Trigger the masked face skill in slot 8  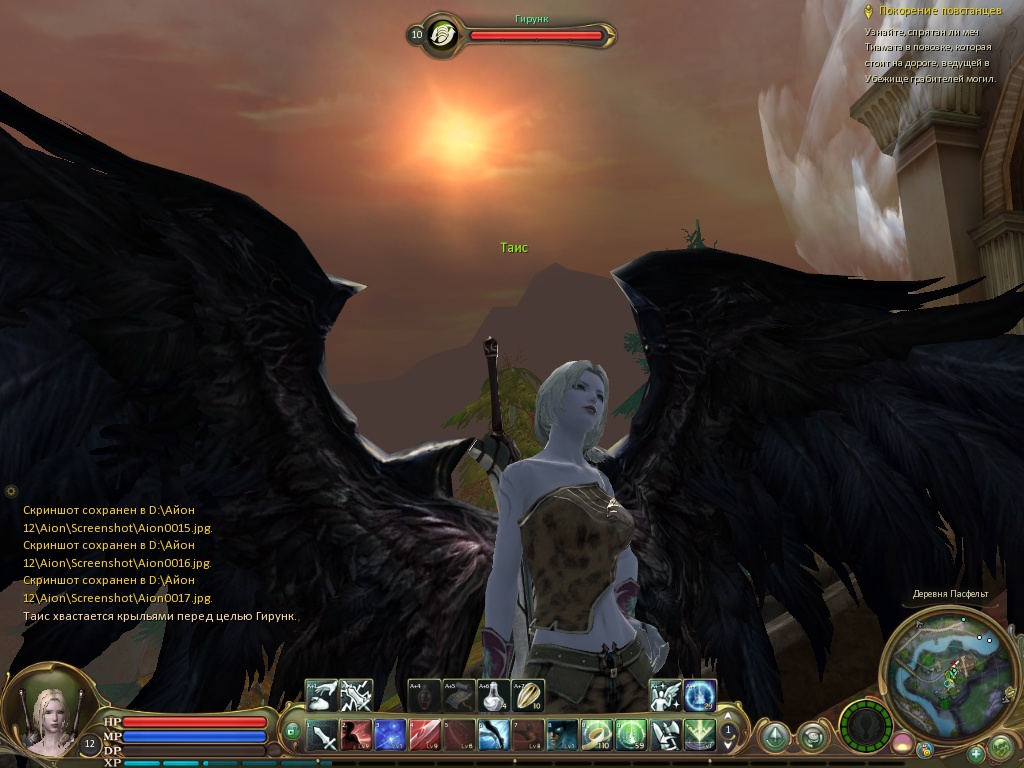561,736
